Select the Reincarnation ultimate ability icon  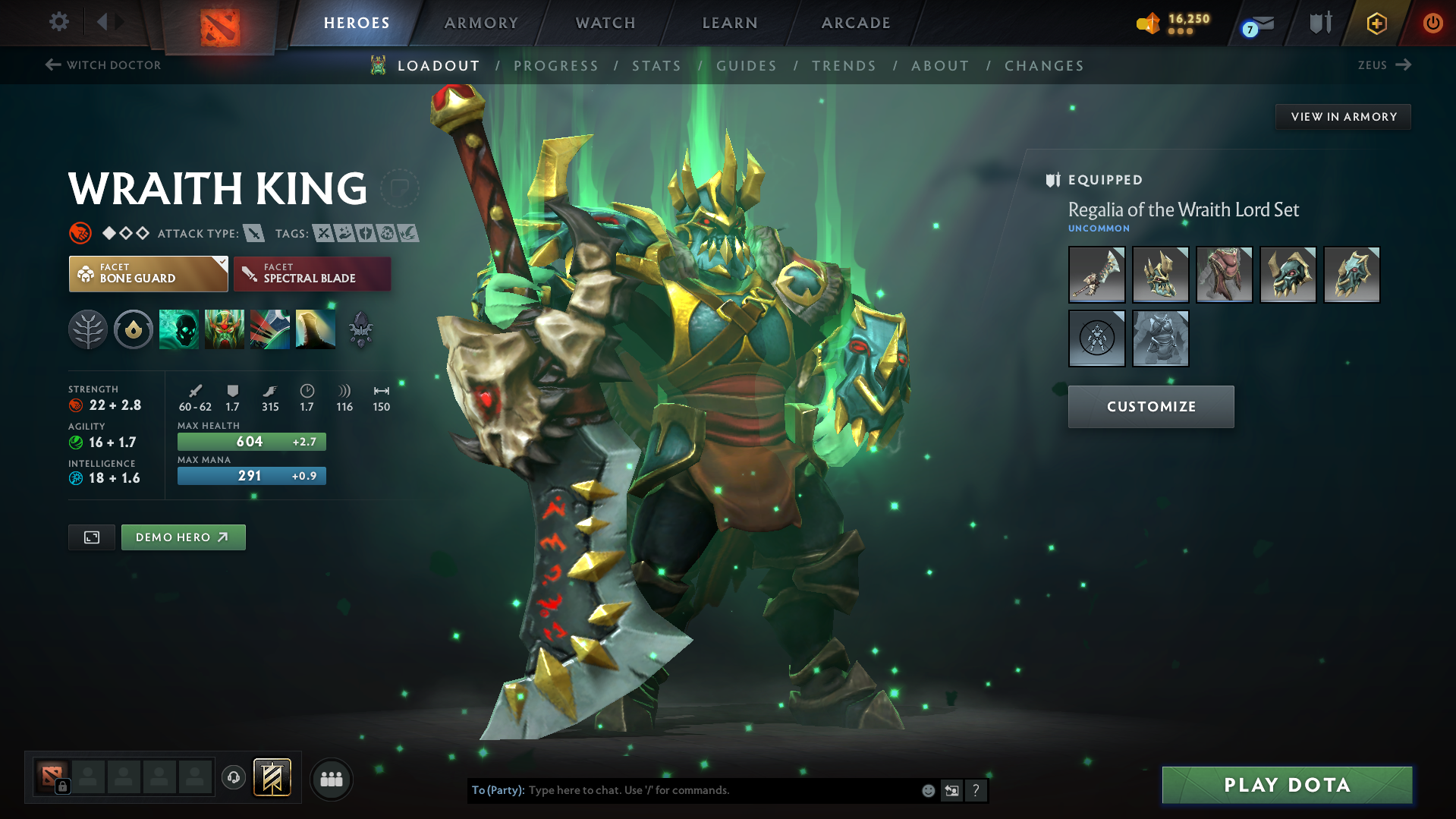(315, 329)
